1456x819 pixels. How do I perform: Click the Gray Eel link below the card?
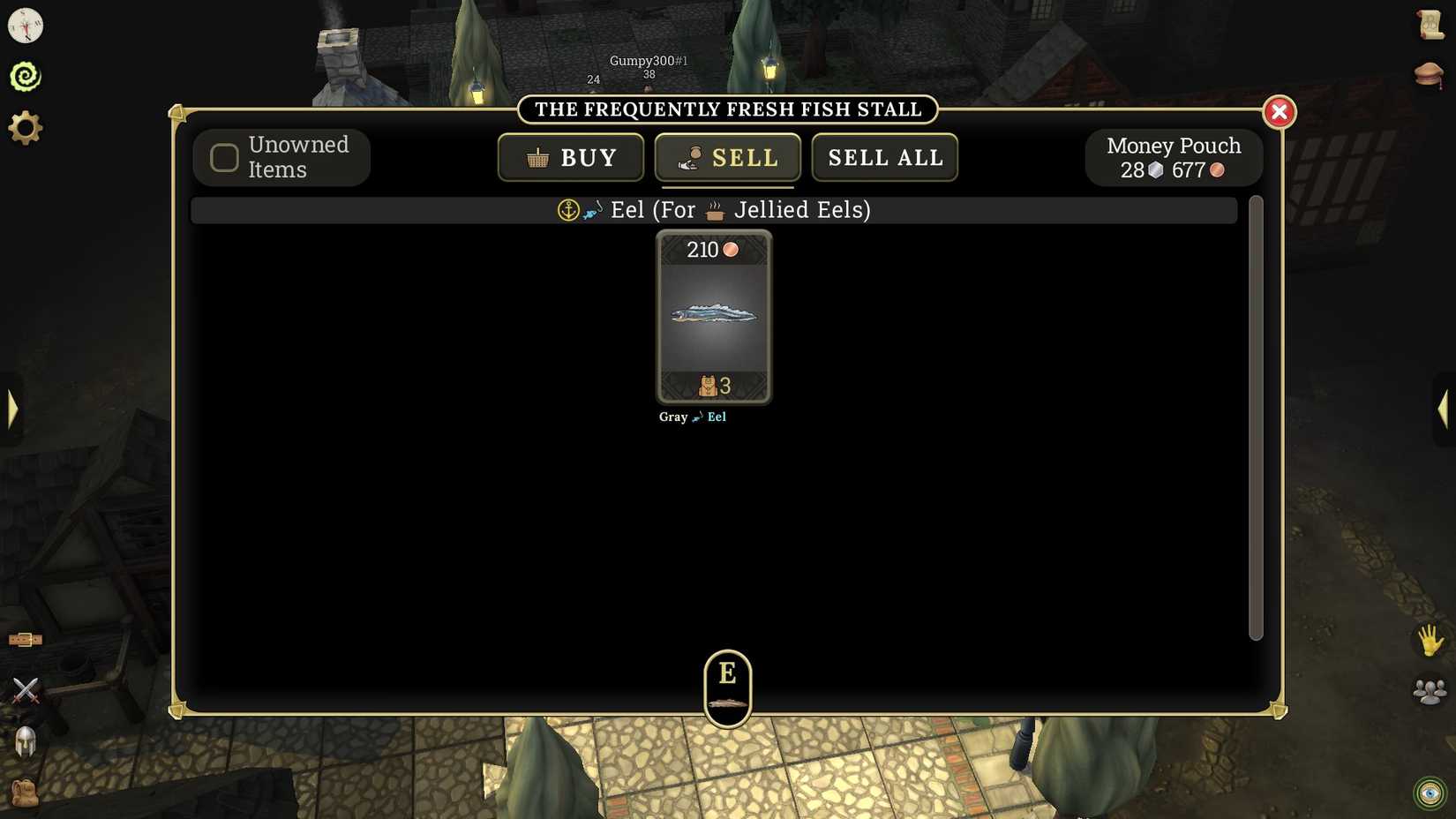click(x=692, y=417)
